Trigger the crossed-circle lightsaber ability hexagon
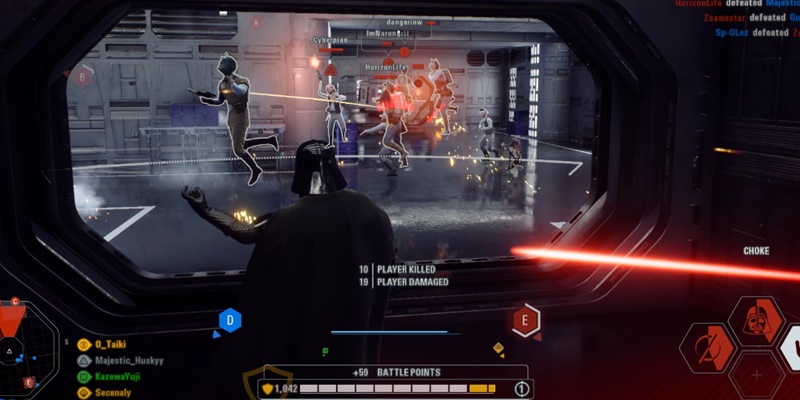 tap(708, 348)
